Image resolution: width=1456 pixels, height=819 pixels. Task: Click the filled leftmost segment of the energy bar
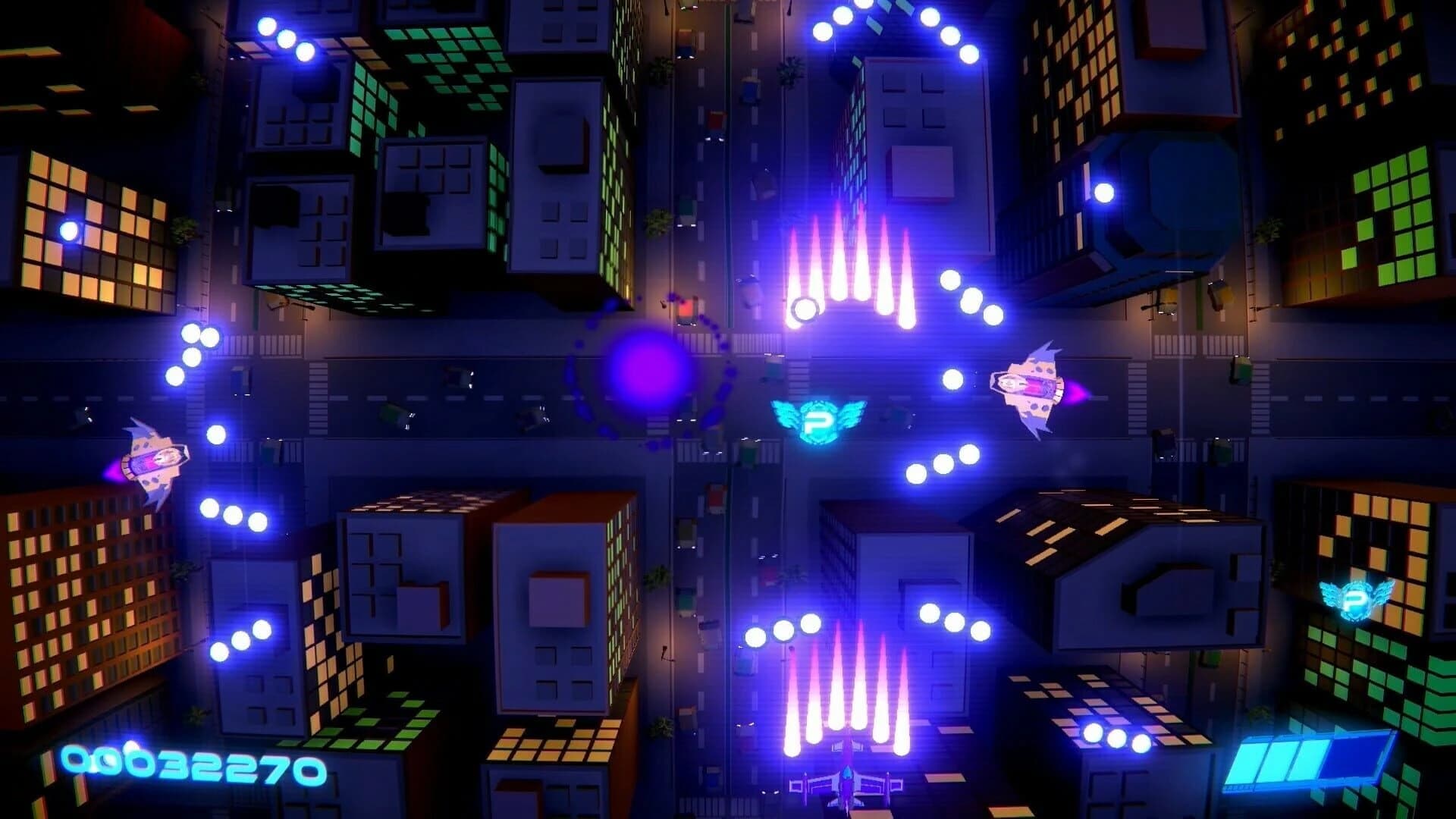click(1247, 762)
